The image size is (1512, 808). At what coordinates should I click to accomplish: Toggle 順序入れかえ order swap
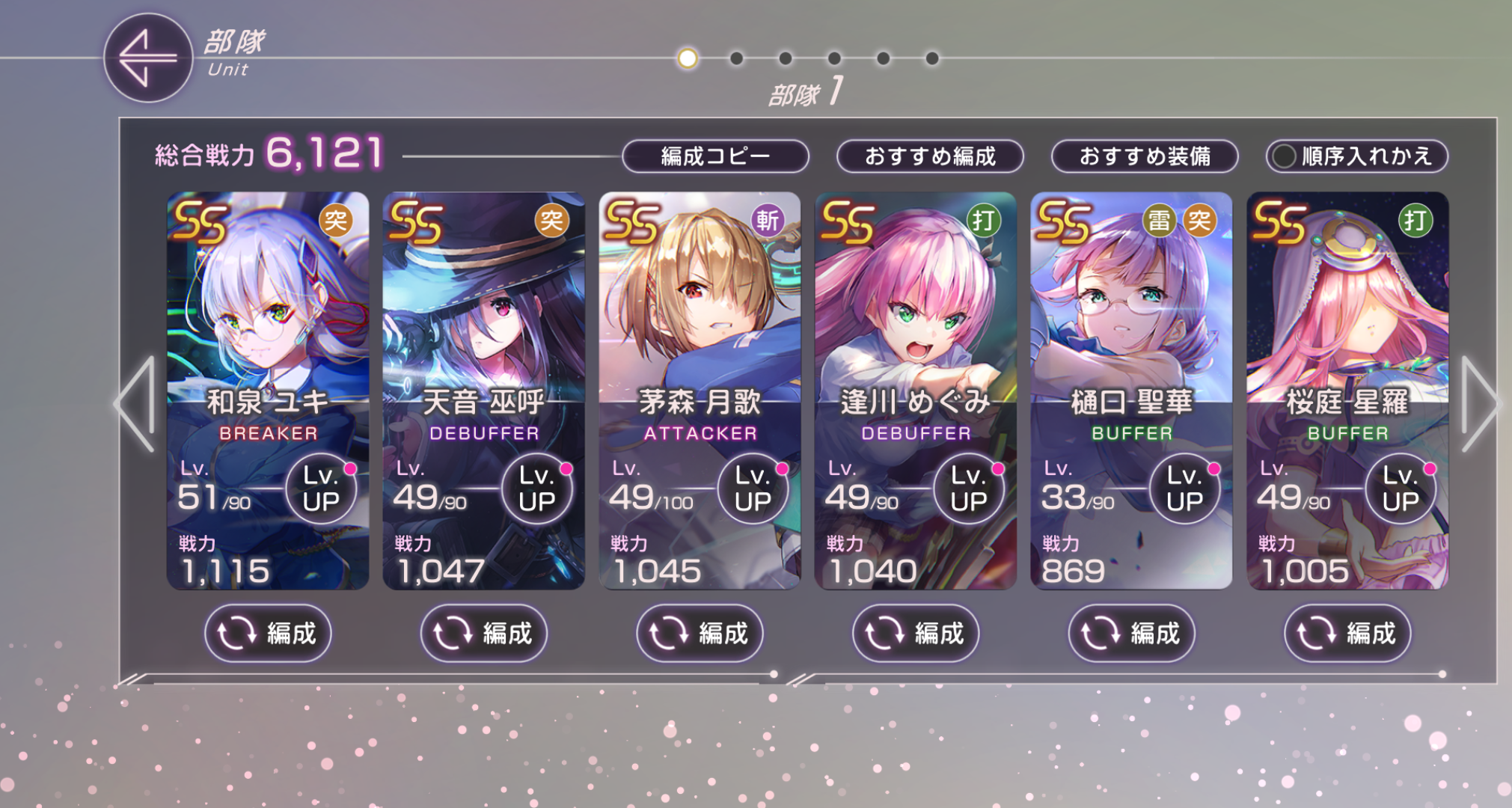pyautogui.click(x=1356, y=156)
